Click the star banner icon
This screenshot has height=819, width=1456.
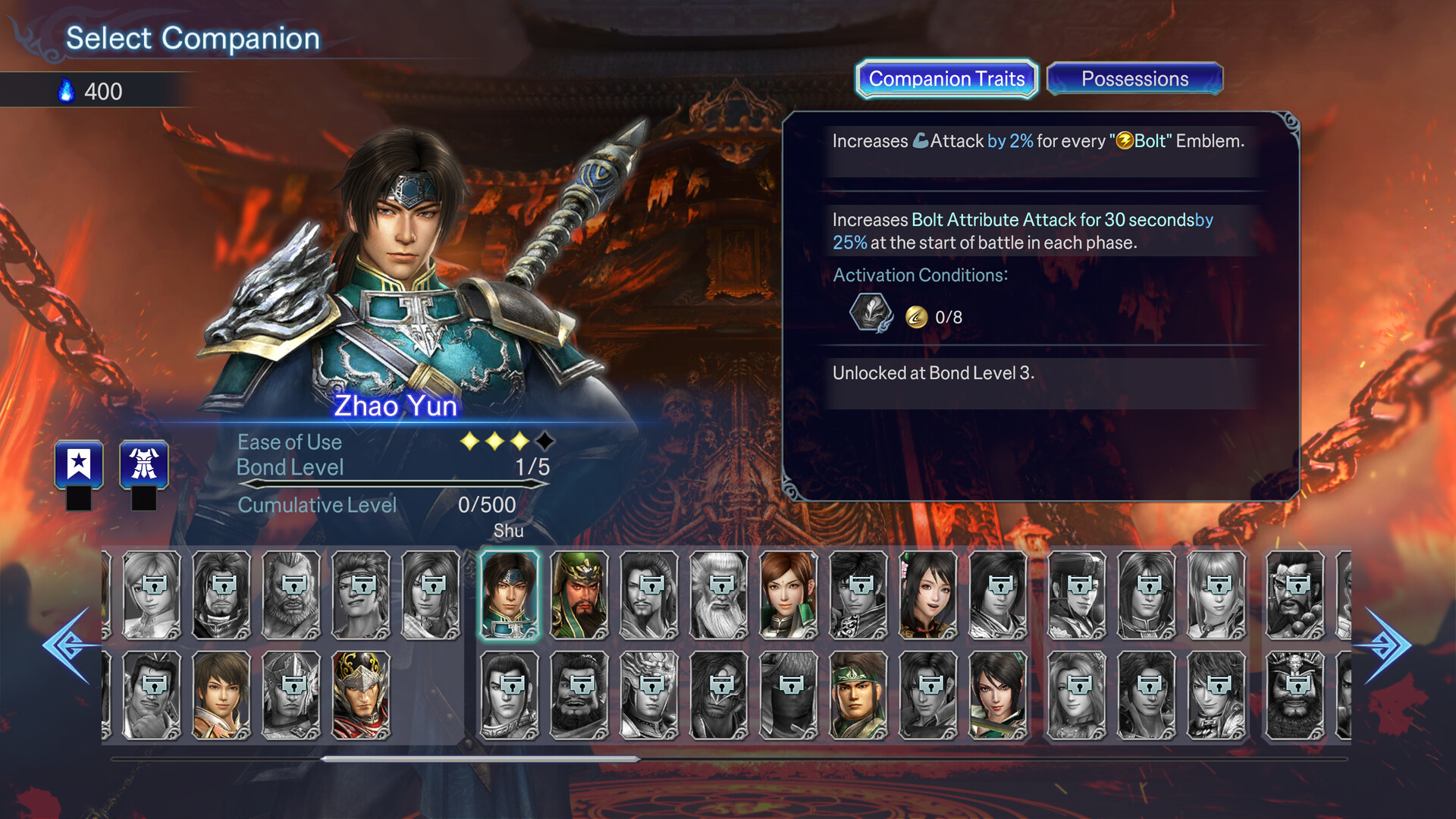[x=79, y=464]
